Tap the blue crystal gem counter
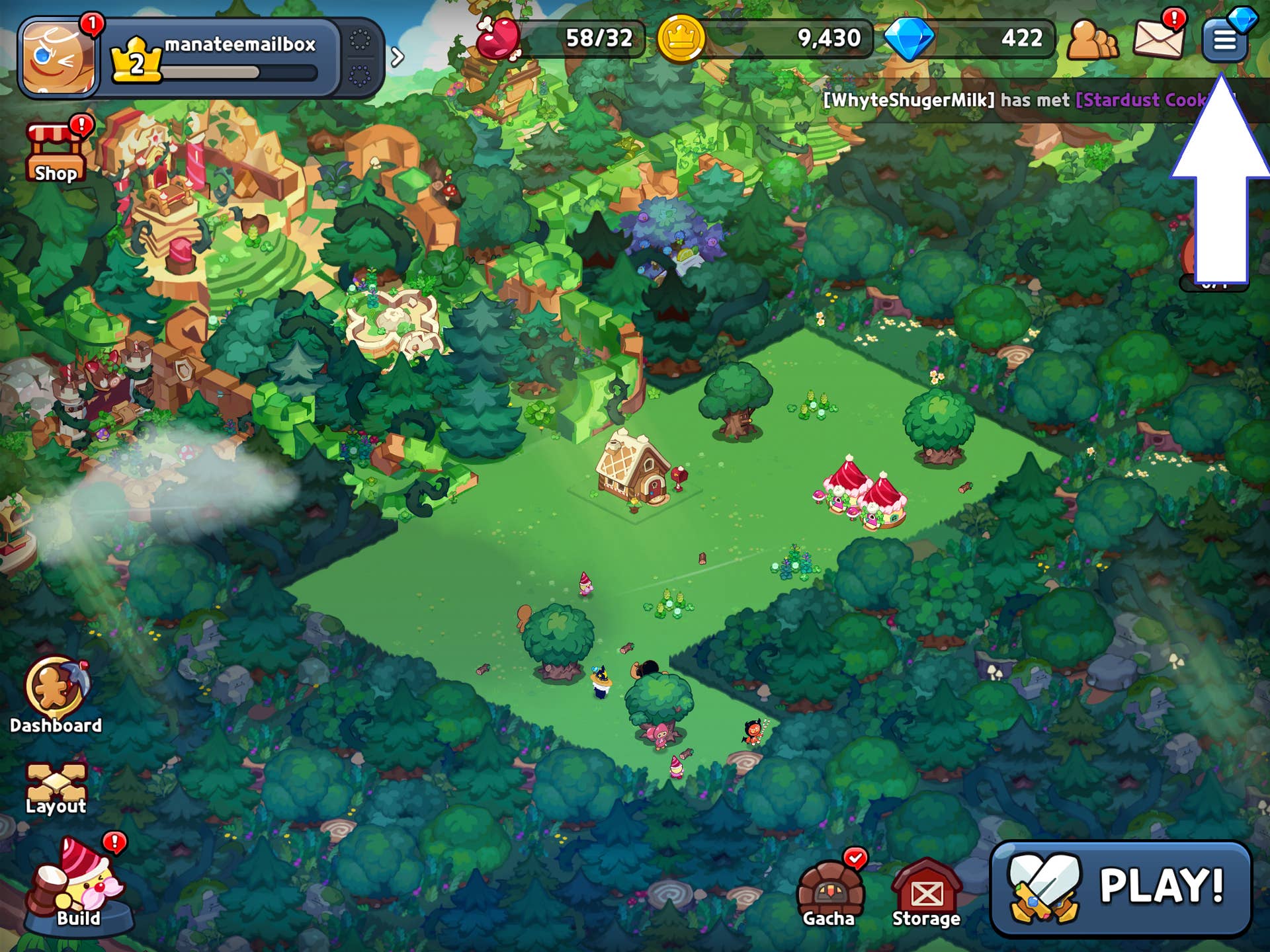 [x=969, y=38]
